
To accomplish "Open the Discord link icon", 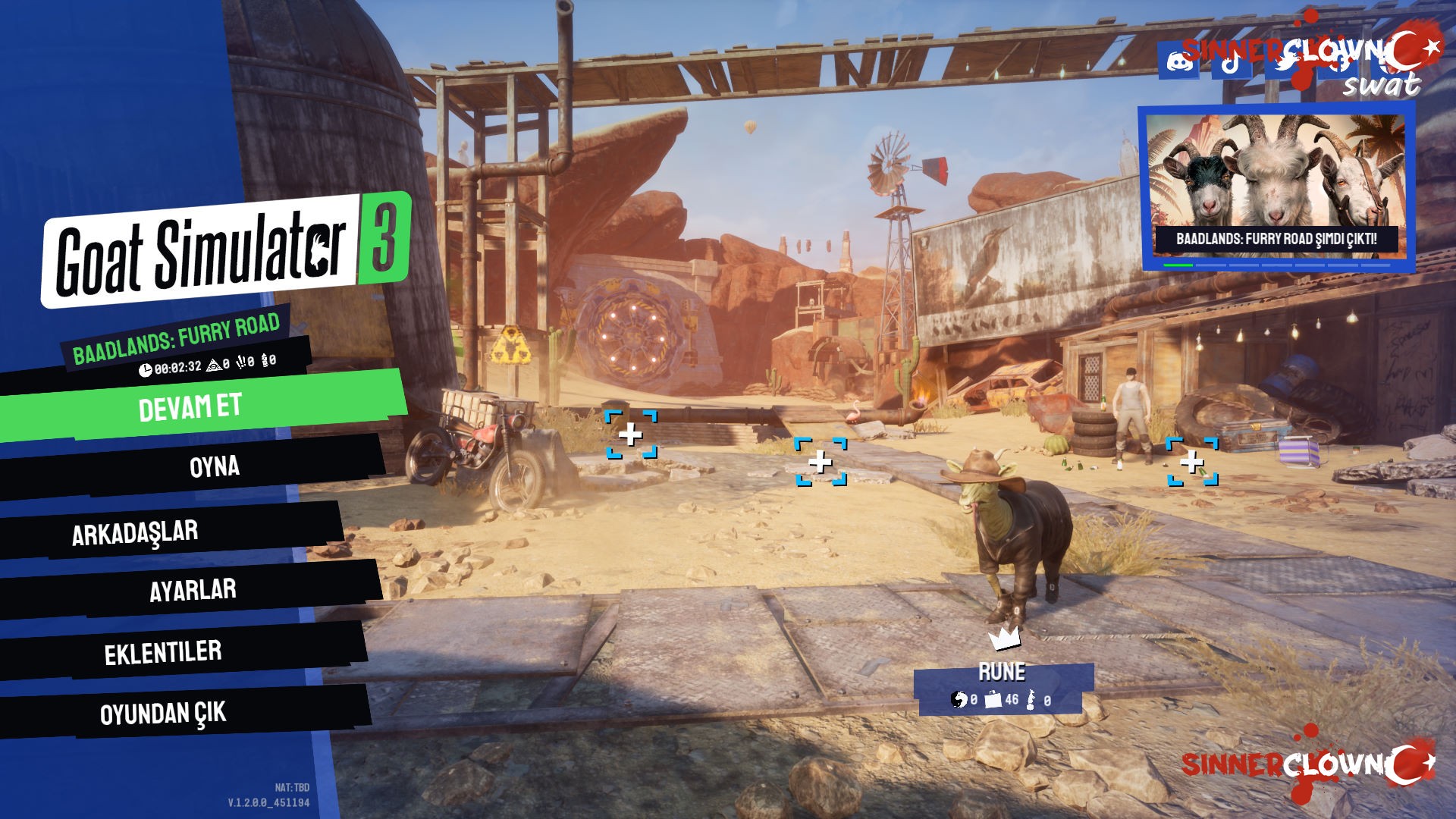I will point(1178,61).
